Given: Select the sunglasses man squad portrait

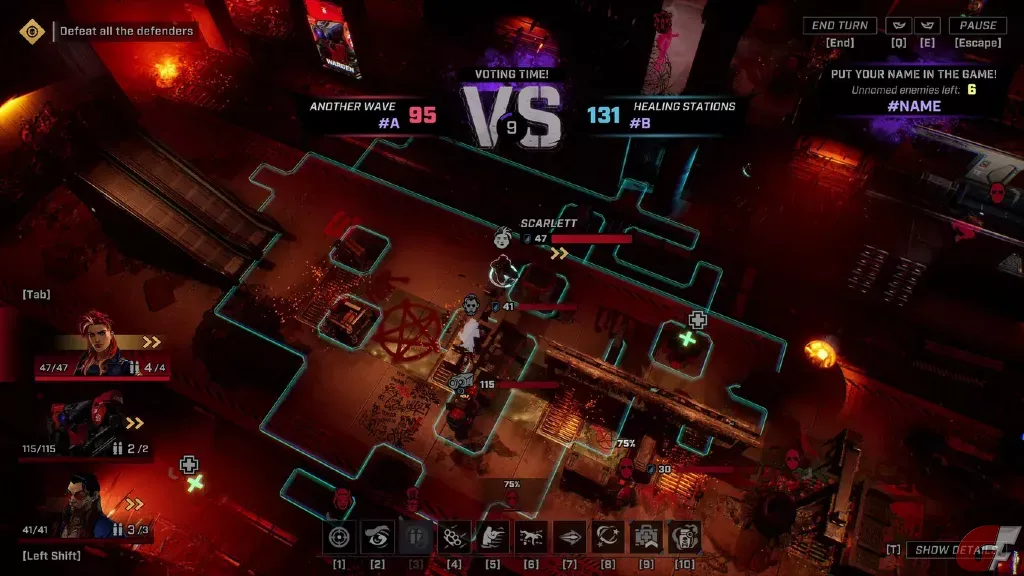Looking at the screenshot, I should point(88,506).
